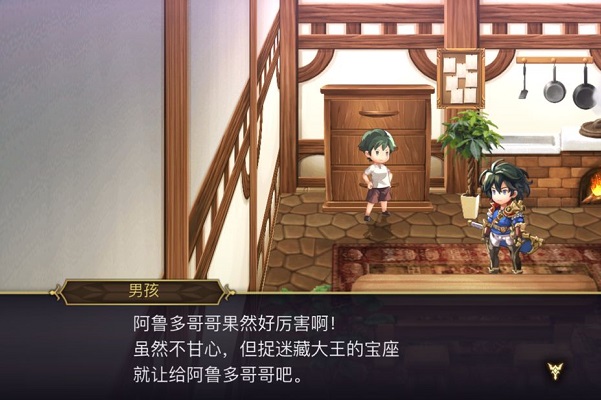The height and width of the screenshot is (400, 601).
Task: Click the golden continue arrow in the dialogue box
Action: tap(555, 371)
